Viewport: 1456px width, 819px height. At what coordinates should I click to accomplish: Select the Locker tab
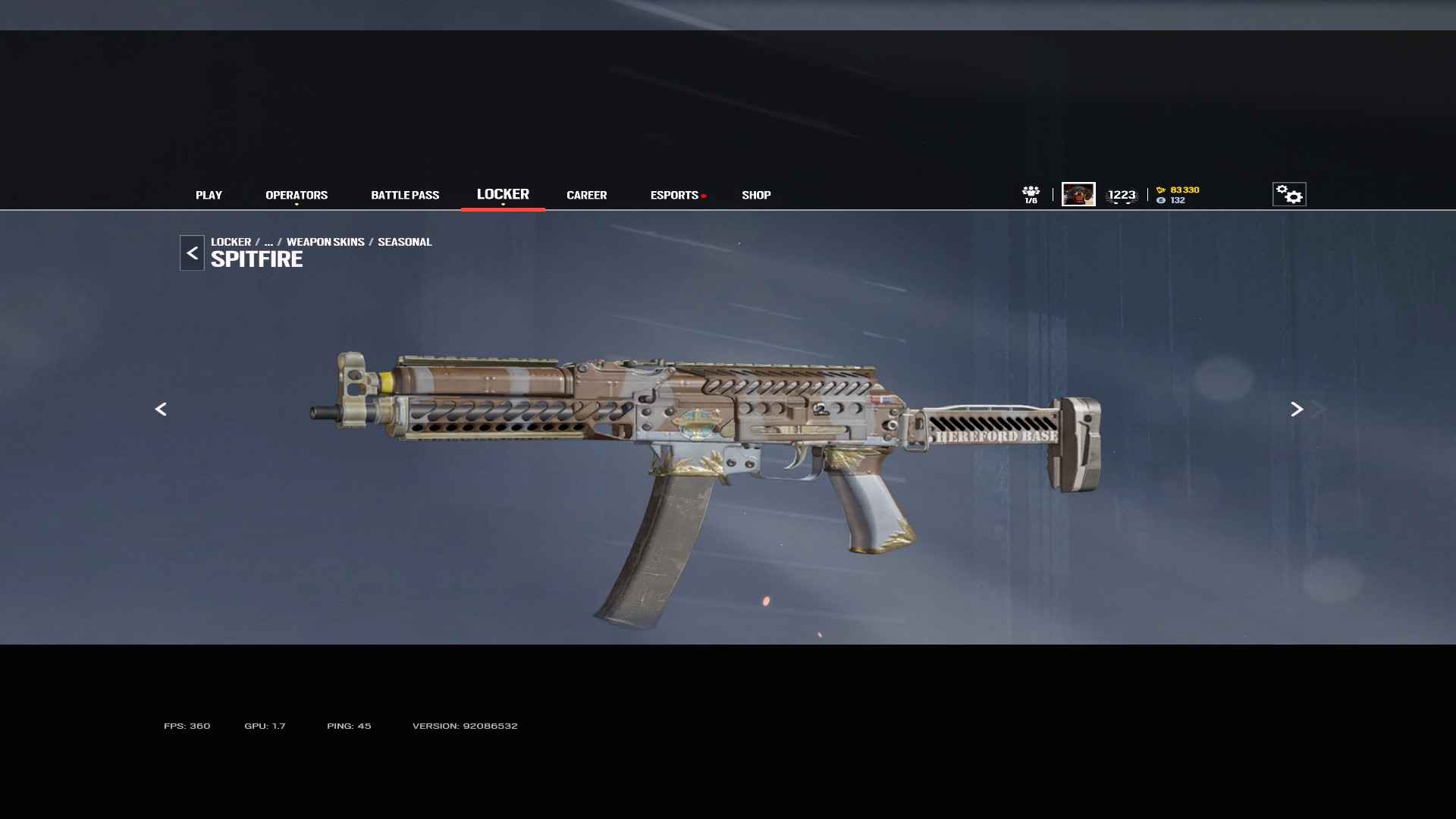503,194
